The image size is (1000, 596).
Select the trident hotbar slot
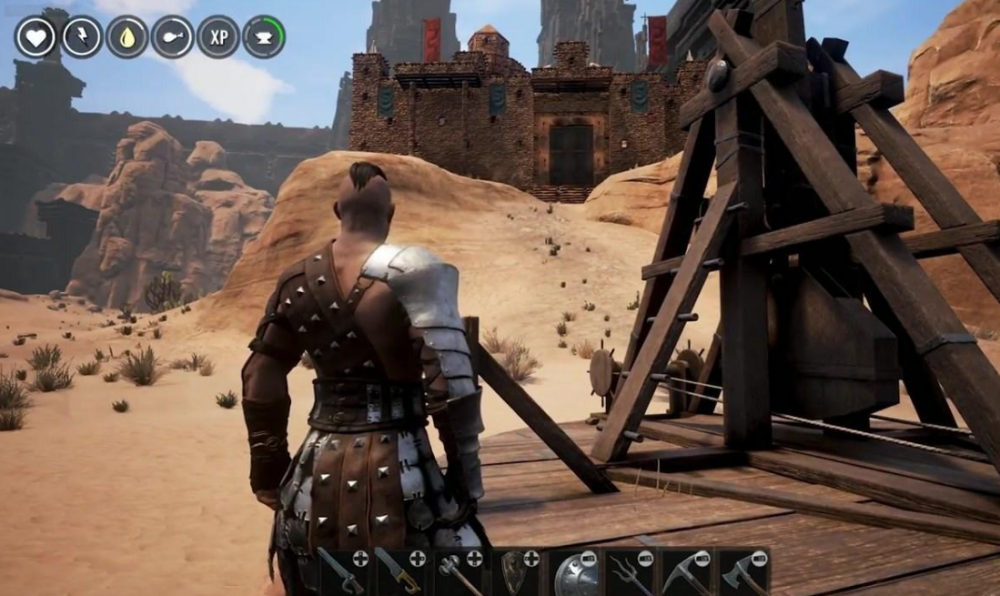click(x=630, y=573)
